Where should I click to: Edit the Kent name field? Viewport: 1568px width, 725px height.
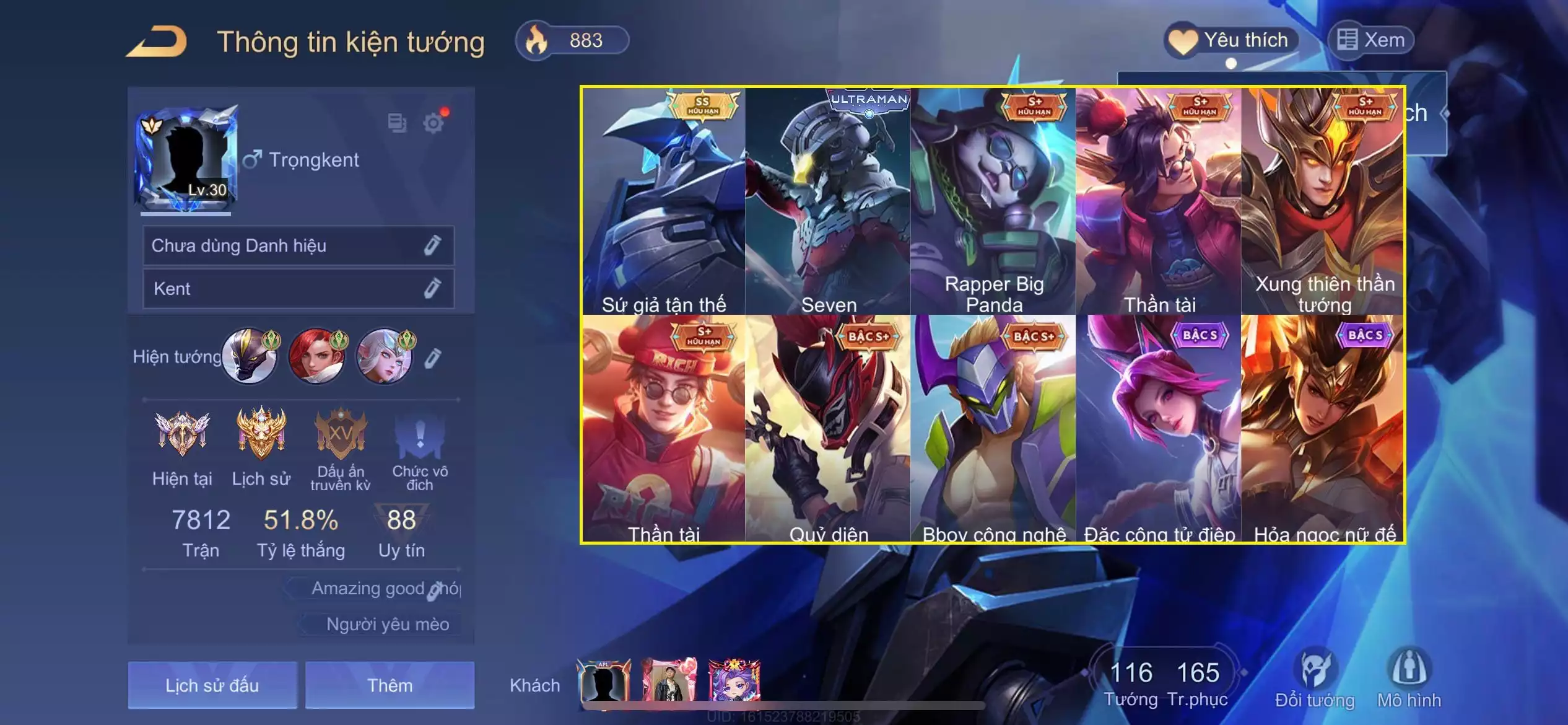click(x=432, y=288)
